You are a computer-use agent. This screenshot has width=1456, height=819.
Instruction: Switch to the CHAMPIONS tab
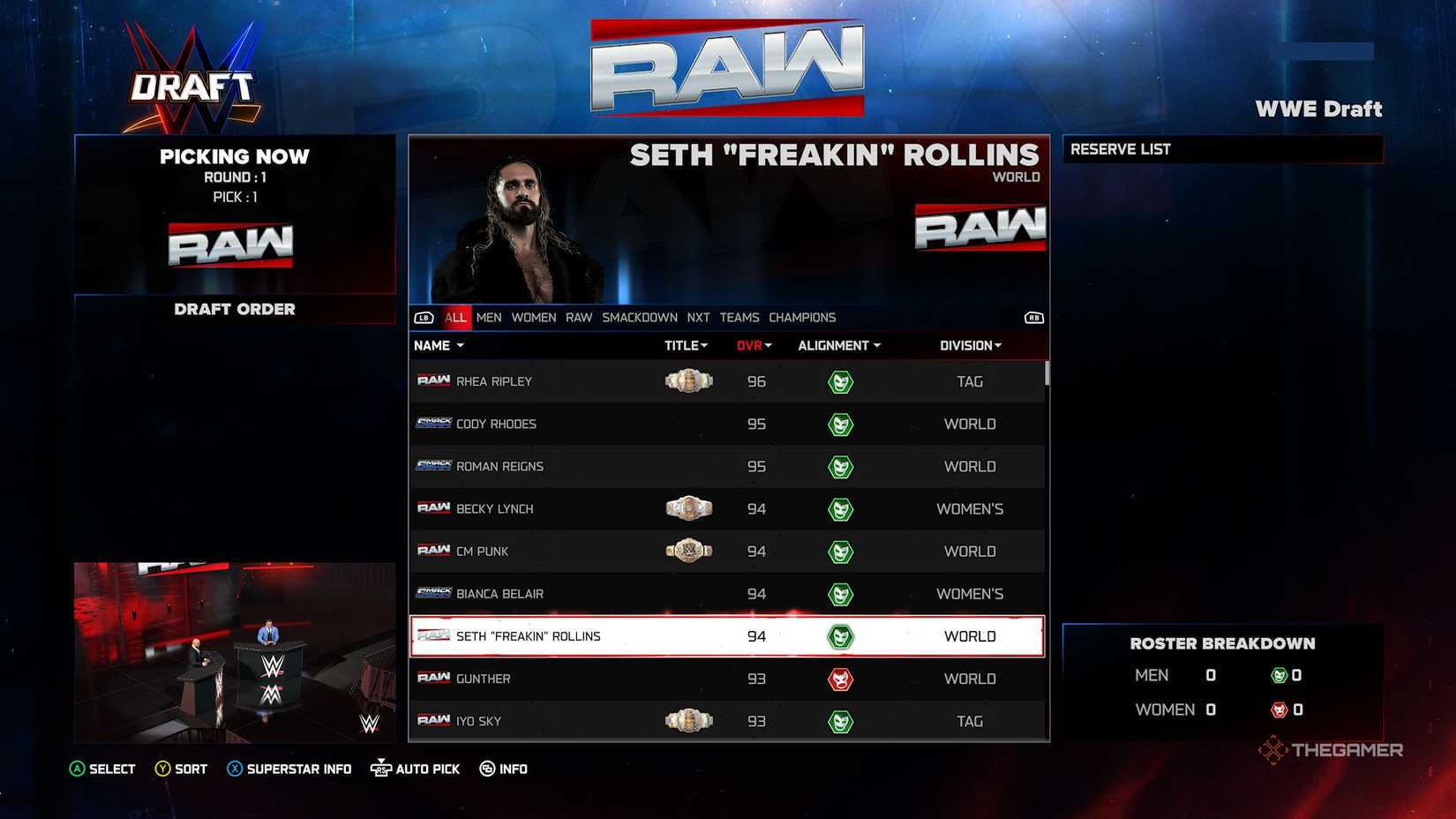coord(801,317)
